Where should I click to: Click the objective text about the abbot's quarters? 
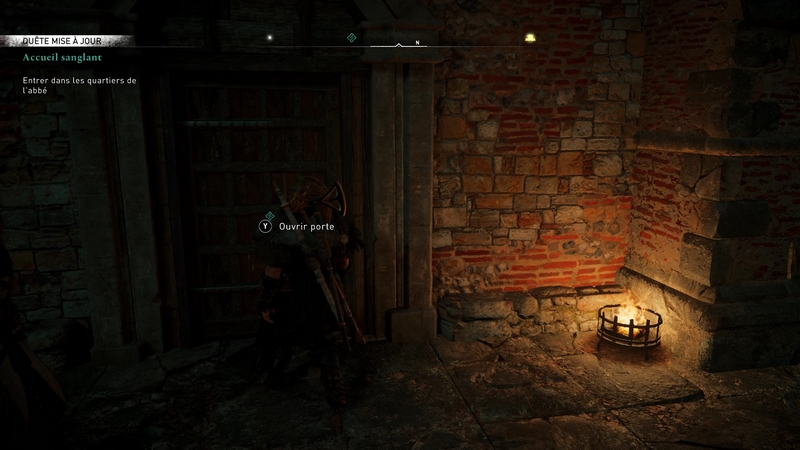pyautogui.click(x=78, y=85)
